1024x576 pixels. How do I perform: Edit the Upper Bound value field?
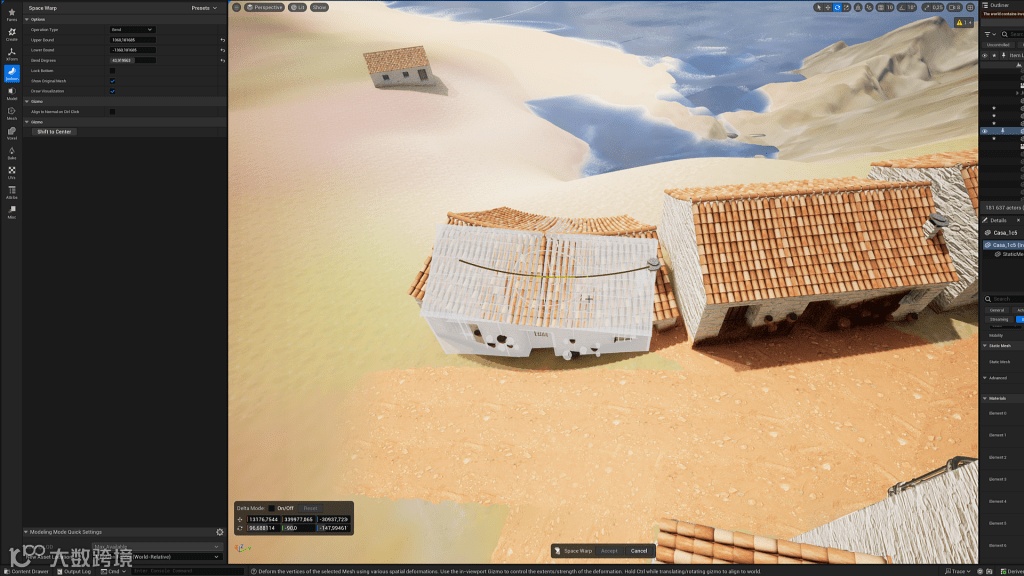click(x=132, y=40)
